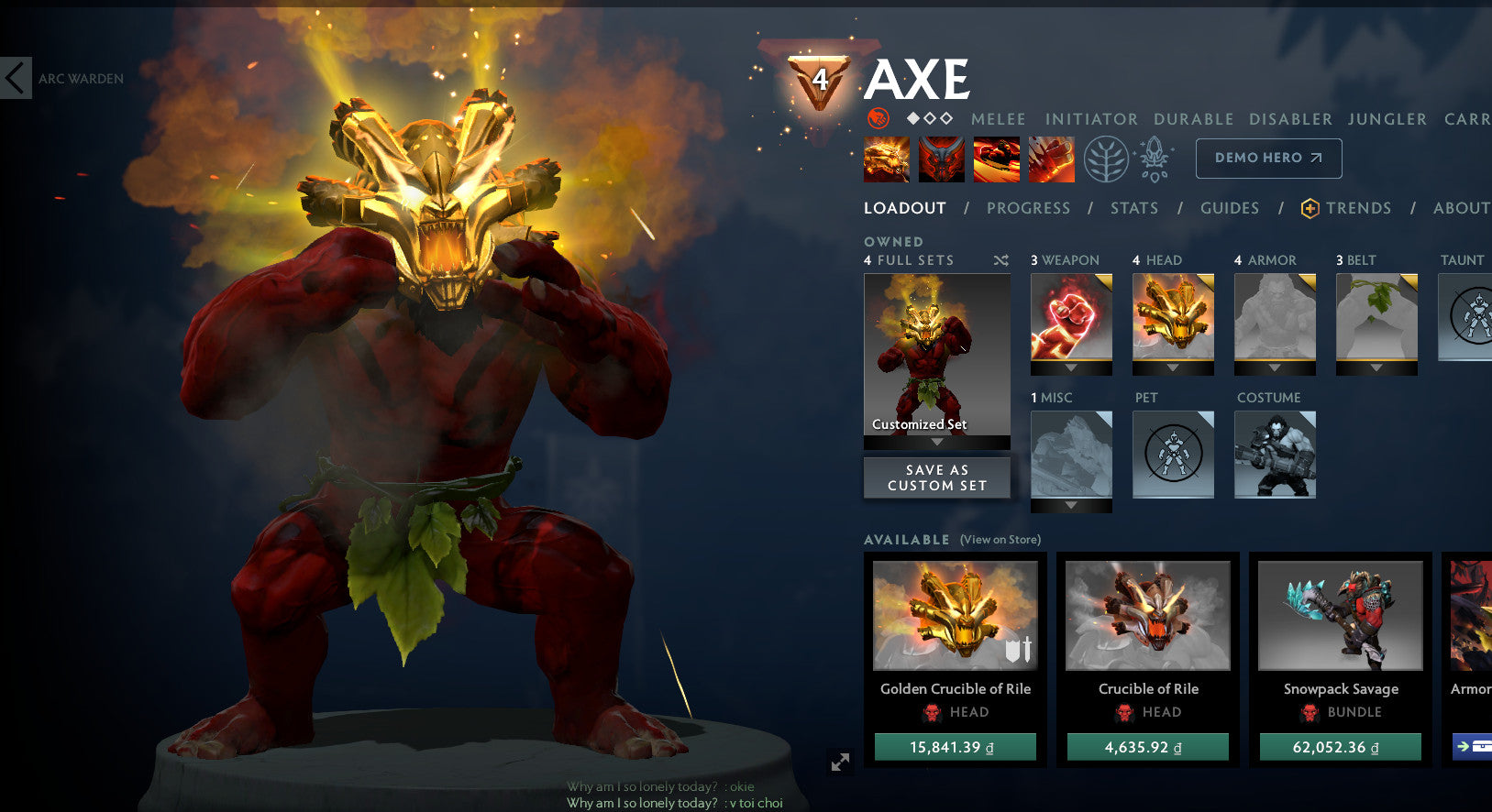Click the Demo Hero button
1492x812 pixels.
tap(1268, 158)
